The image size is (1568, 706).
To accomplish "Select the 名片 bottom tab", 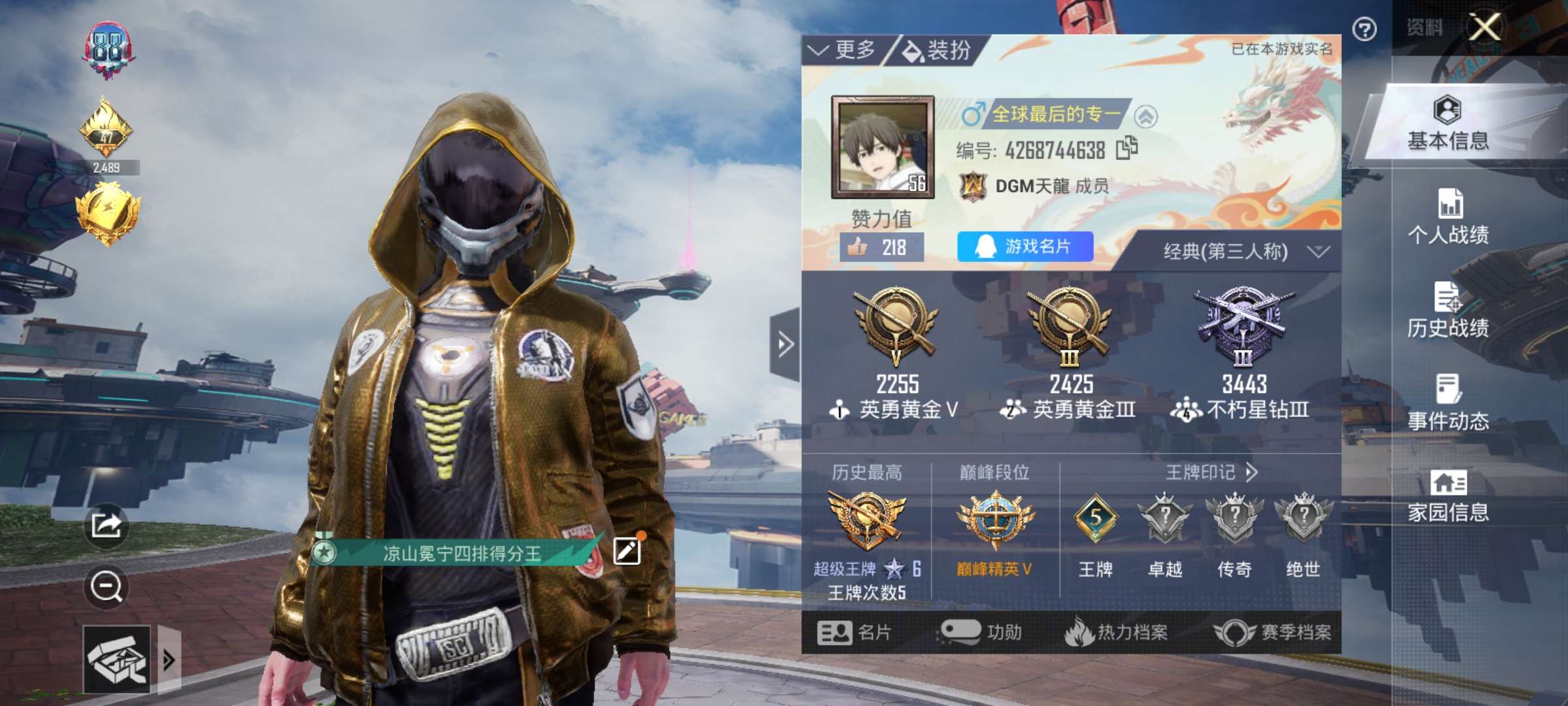I will coord(854,632).
